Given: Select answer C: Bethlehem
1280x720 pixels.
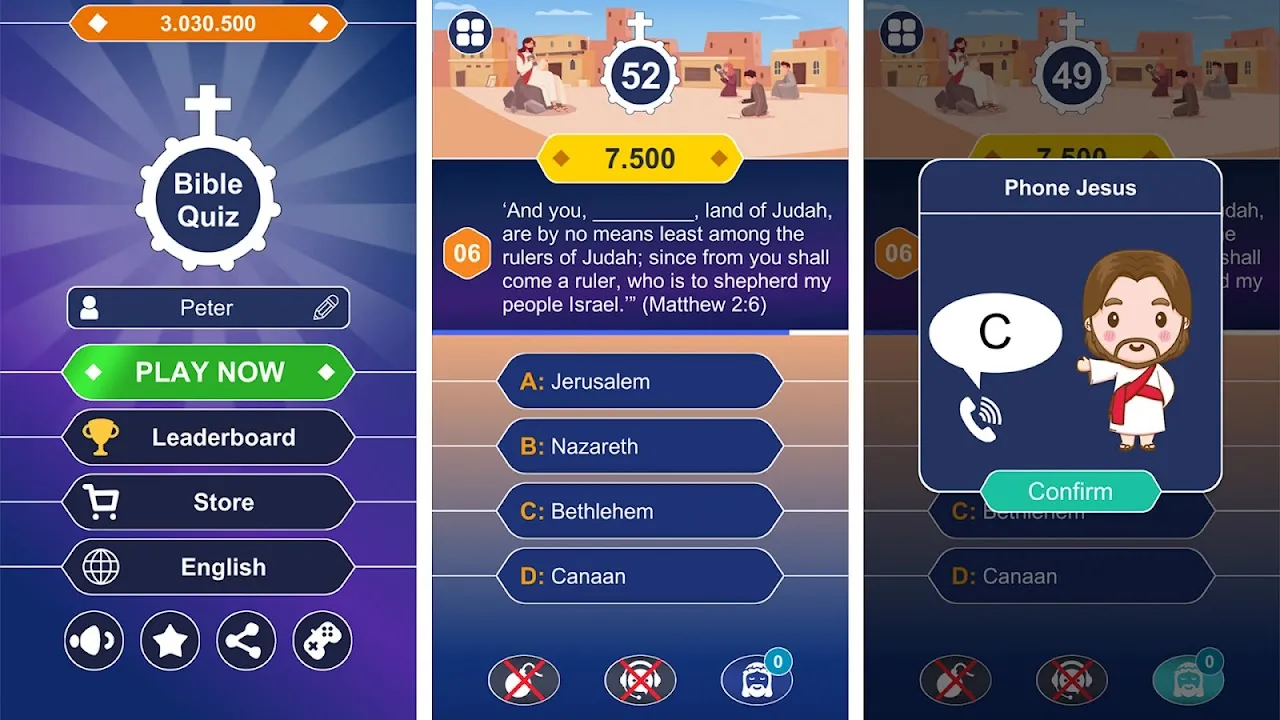Looking at the screenshot, I should pos(640,510).
